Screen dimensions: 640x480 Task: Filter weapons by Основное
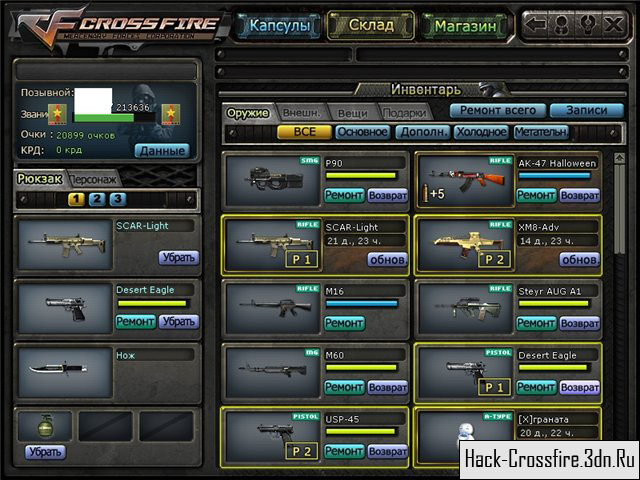pos(362,131)
